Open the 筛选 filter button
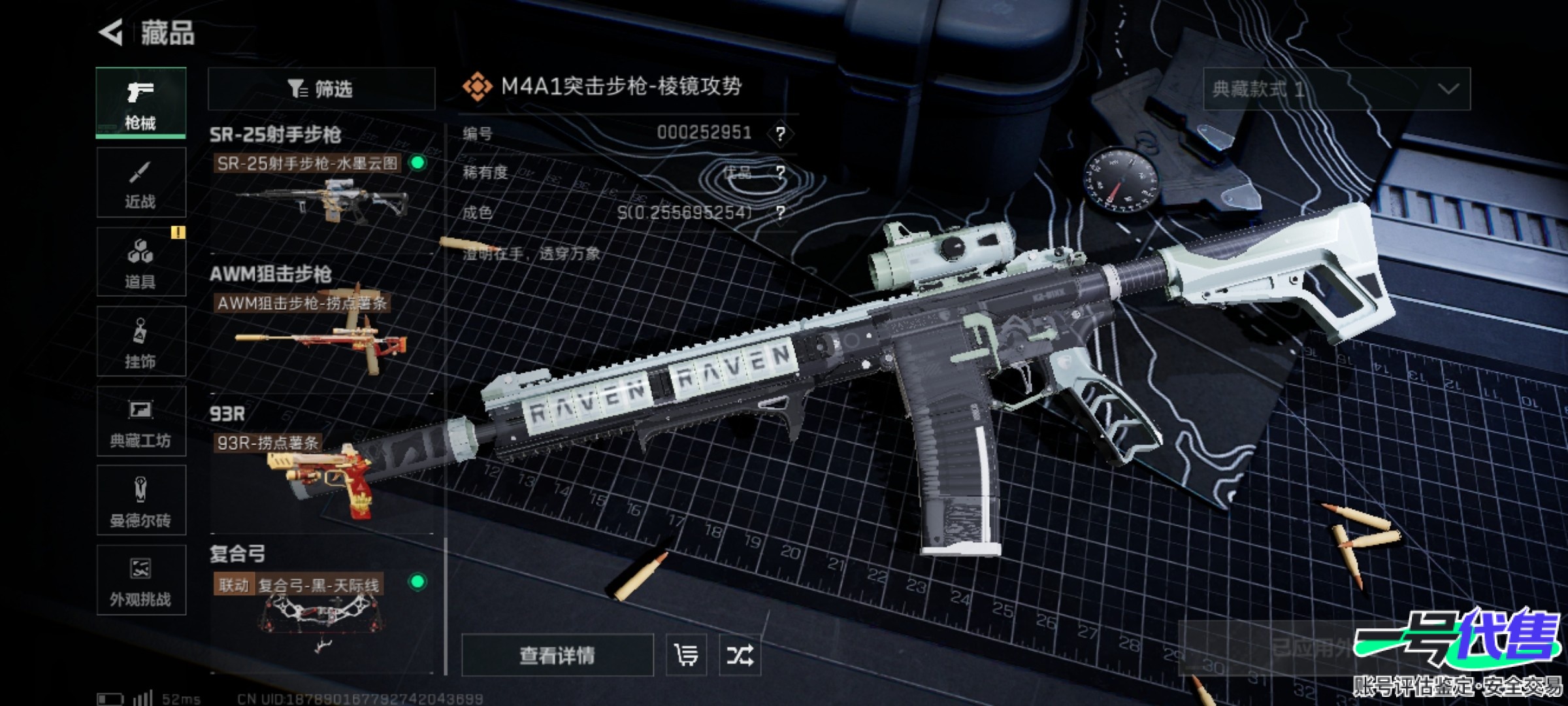The width and height of the screenshot is (1568, 706). [x=321, y=89]
